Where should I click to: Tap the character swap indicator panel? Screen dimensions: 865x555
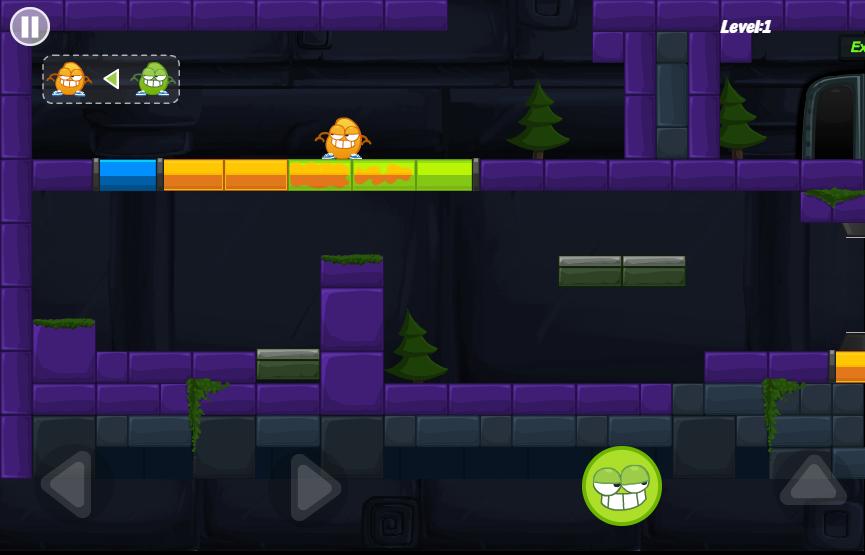pos(111,79)
